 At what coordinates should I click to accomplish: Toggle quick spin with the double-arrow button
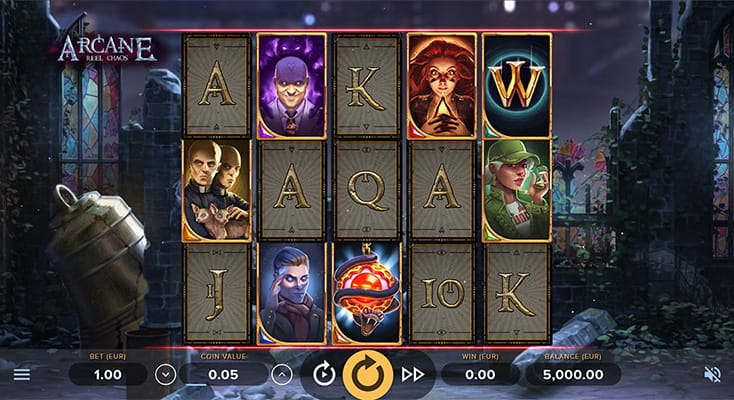click(x=413, y=375)
